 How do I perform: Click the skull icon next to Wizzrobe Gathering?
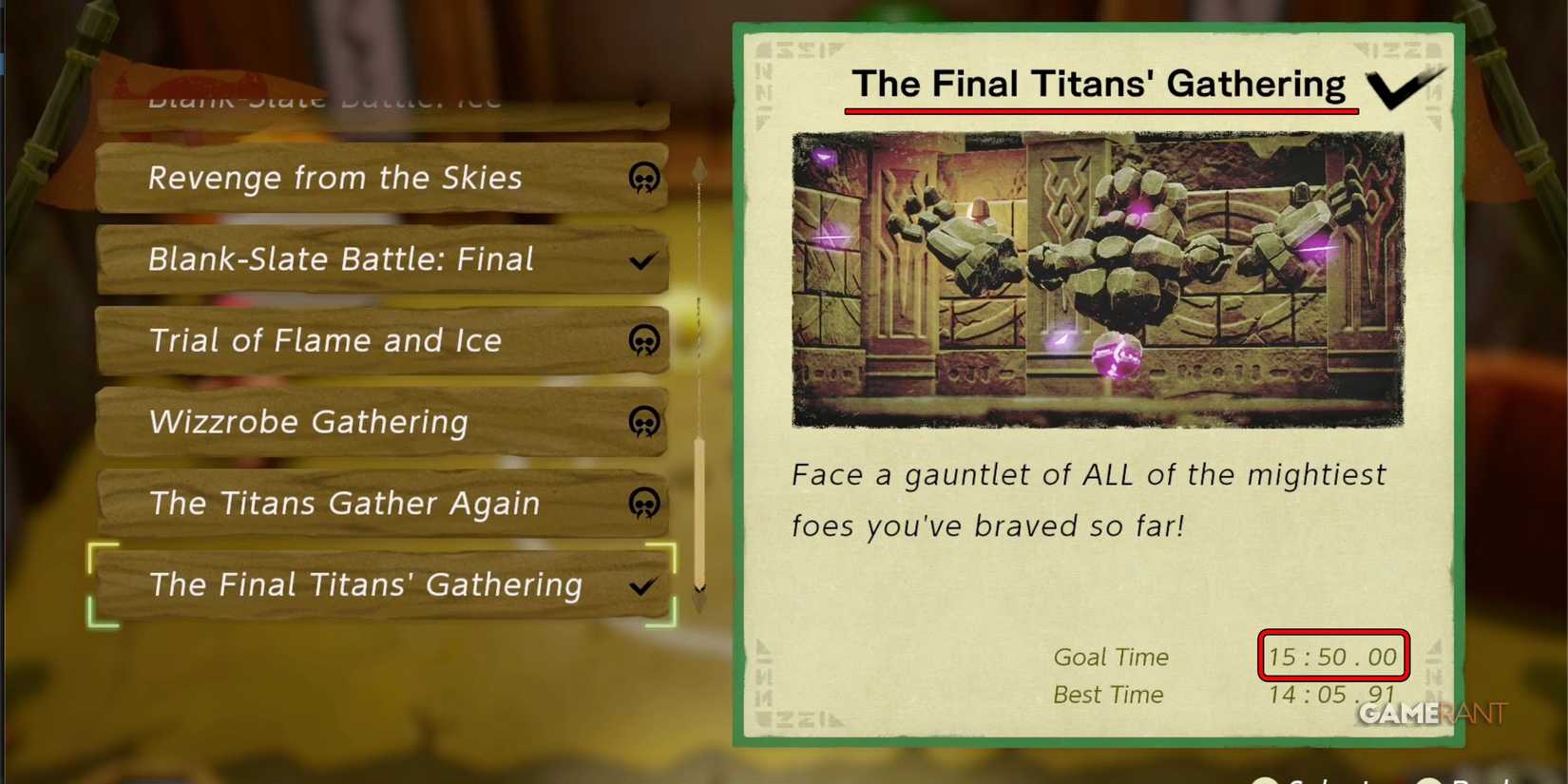(645, 423)
